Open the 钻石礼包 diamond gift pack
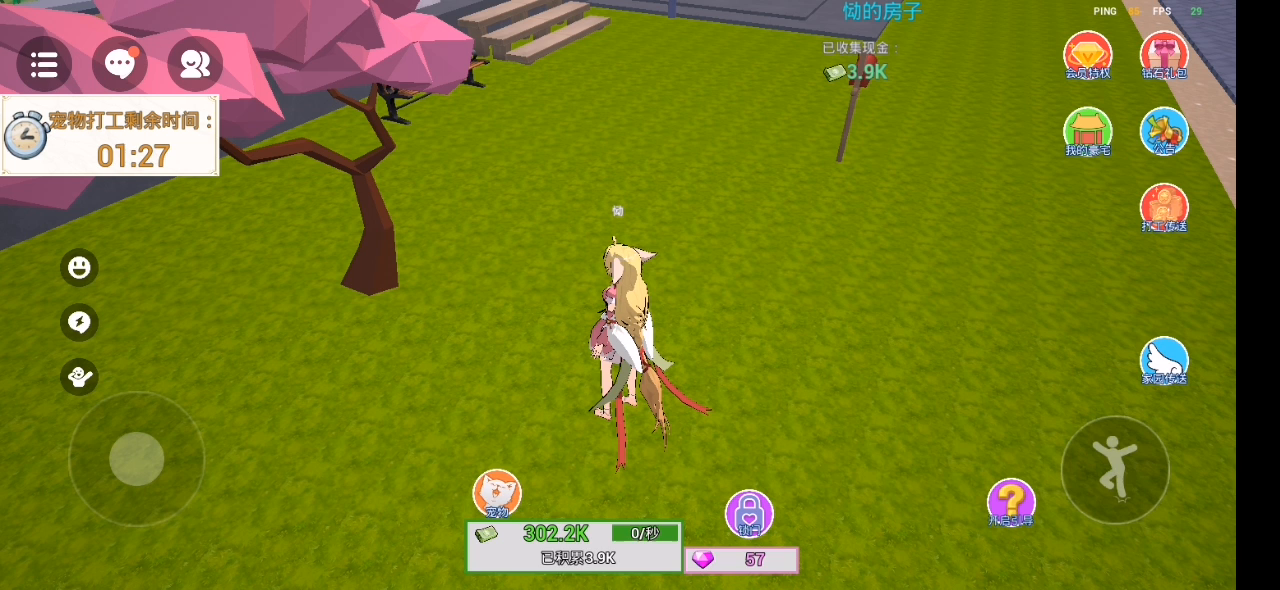The width and height of the screenshot is (1280, 590). [1164, 55]
